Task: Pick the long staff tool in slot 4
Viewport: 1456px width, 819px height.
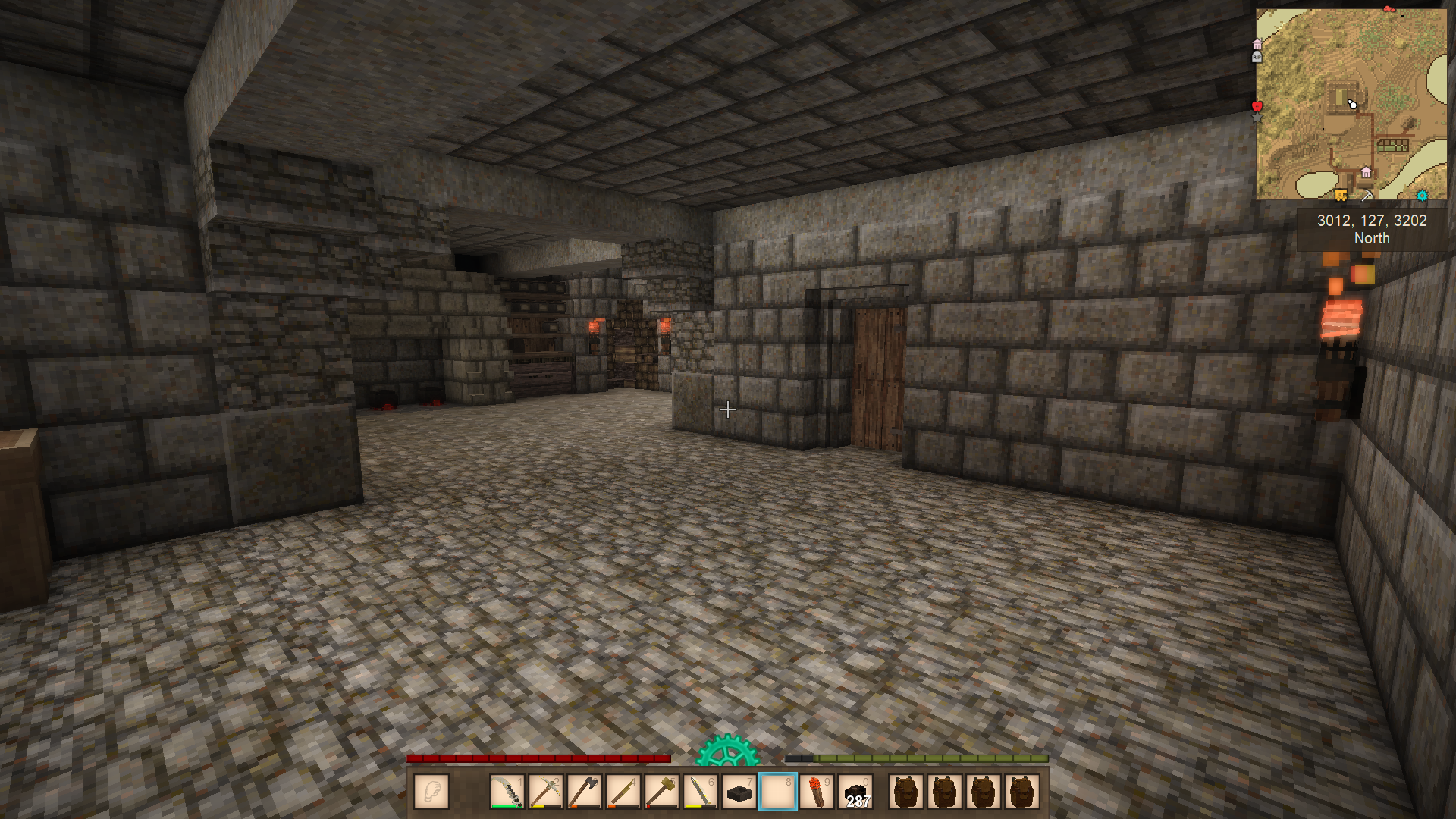Action: (623, 792)
